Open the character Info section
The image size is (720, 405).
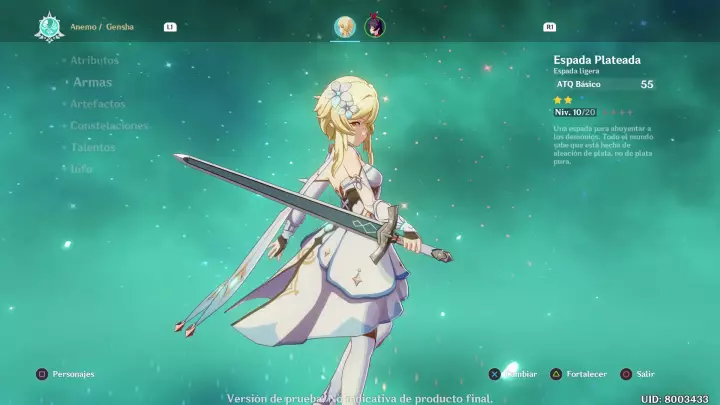tap(81, 169)
